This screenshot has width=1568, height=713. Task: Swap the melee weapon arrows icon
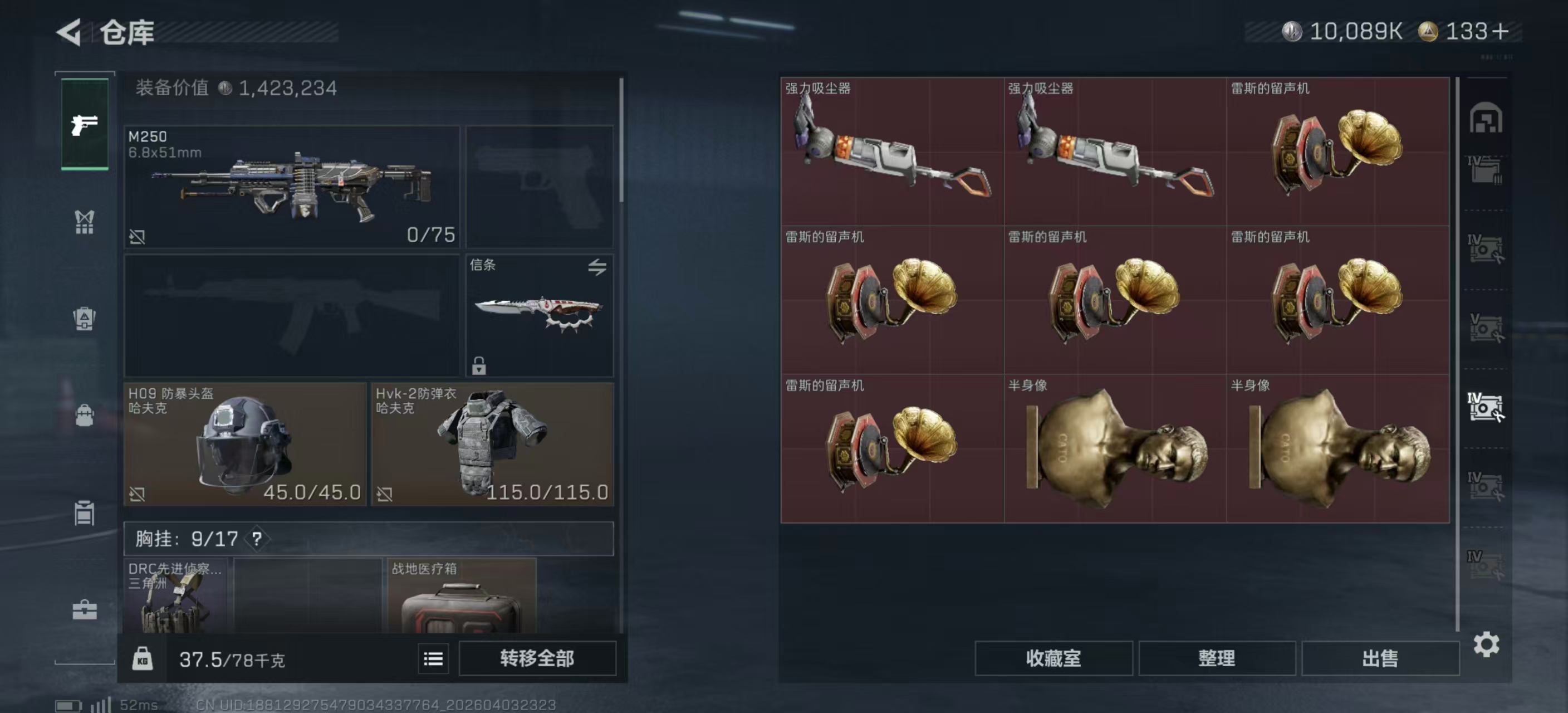point(597,267)
